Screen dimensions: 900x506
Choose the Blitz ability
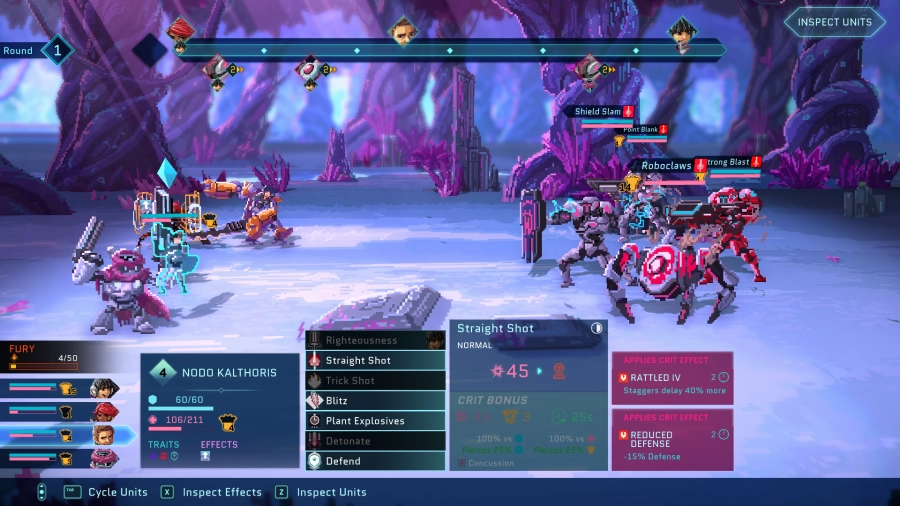(375, 400)
